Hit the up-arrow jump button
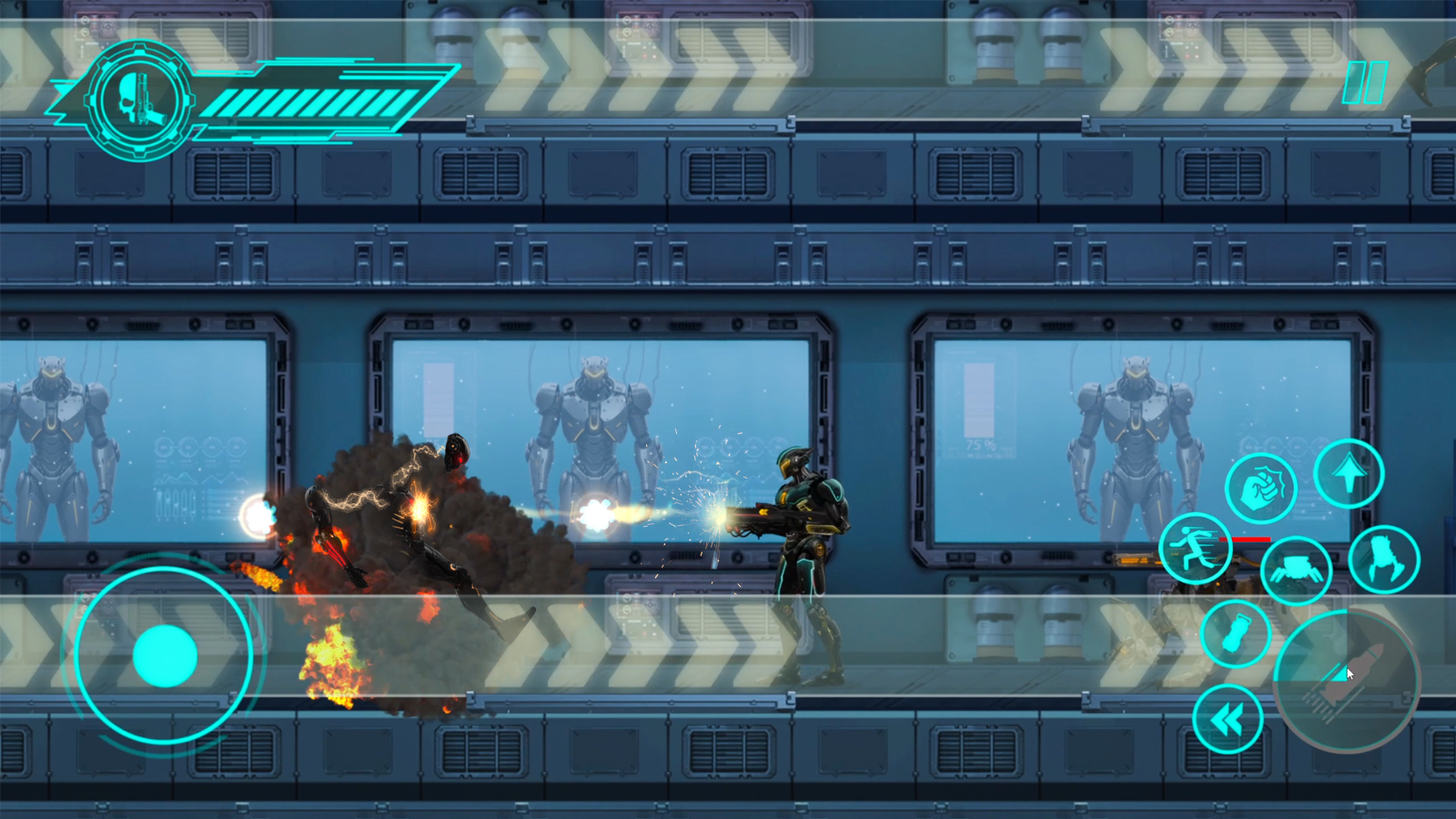This screenshot has width=1456, height=819. [1349, 473]
